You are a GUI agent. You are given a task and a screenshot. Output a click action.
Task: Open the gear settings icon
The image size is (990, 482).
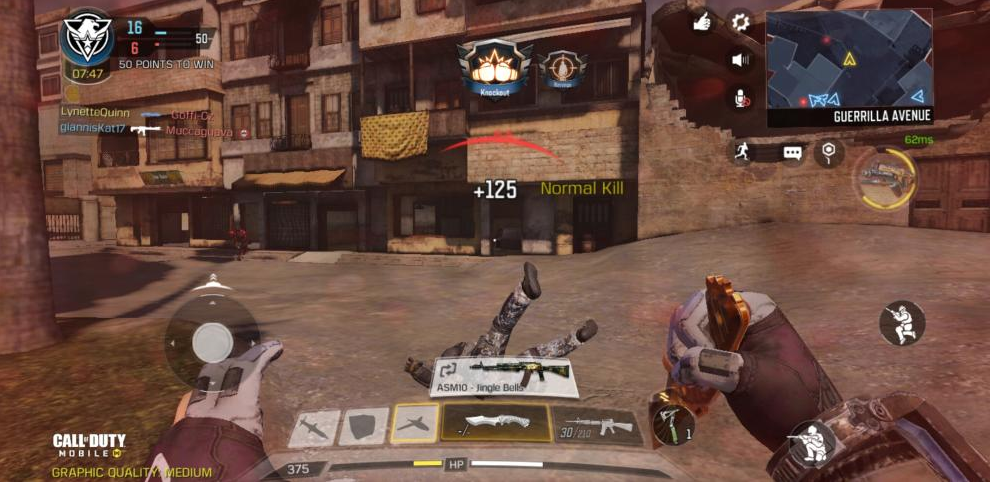tap(740, 21)
